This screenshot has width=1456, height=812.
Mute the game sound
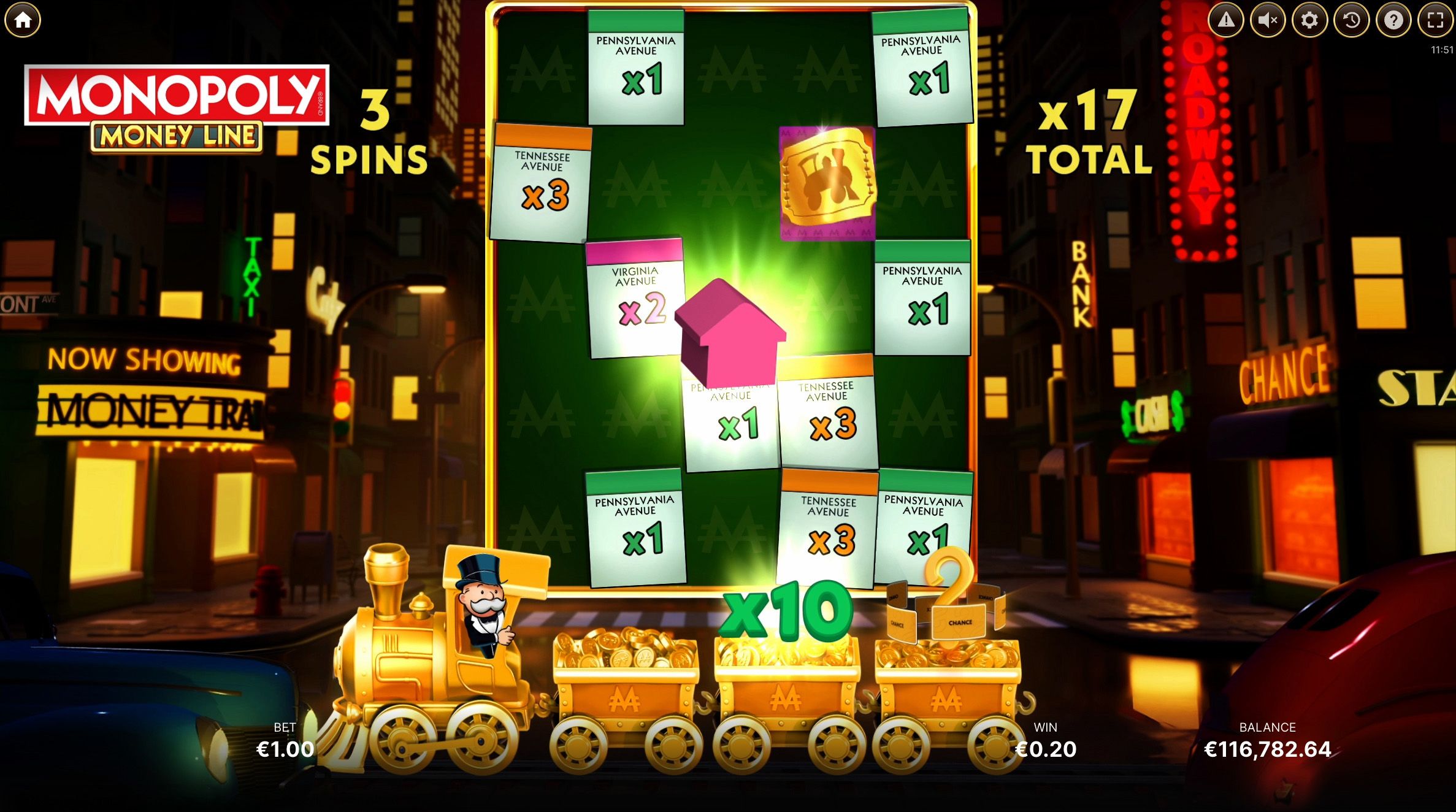click(1269, 20)
